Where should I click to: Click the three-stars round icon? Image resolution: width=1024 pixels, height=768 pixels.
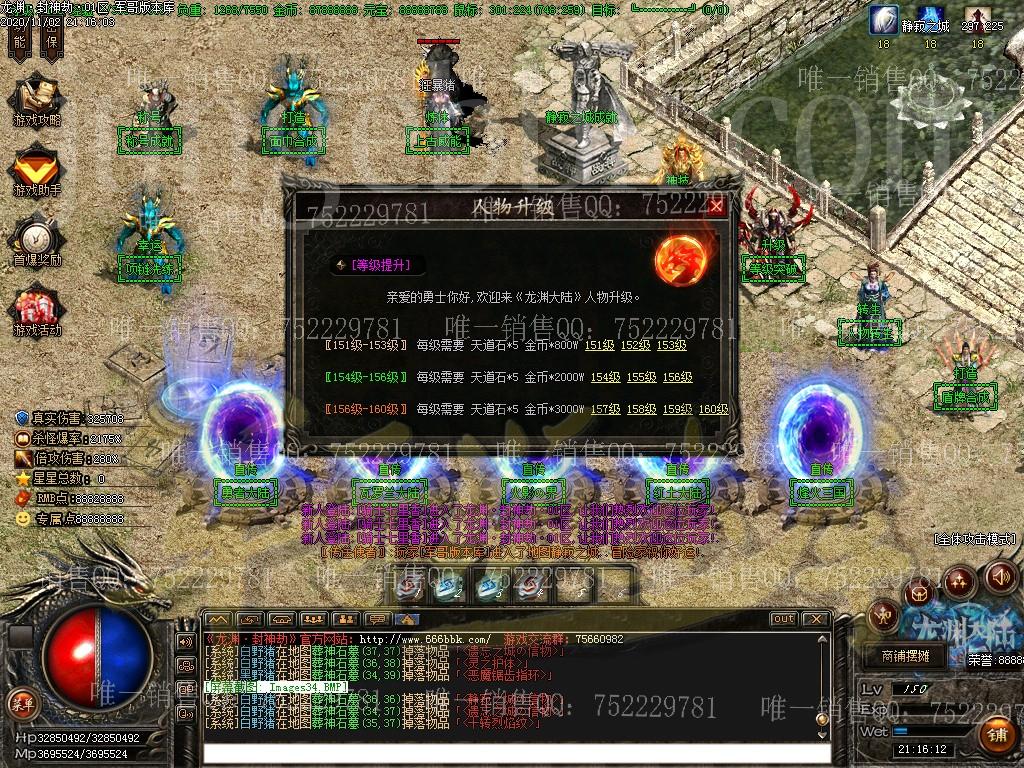pyautogui.click(x=959, y=579)
